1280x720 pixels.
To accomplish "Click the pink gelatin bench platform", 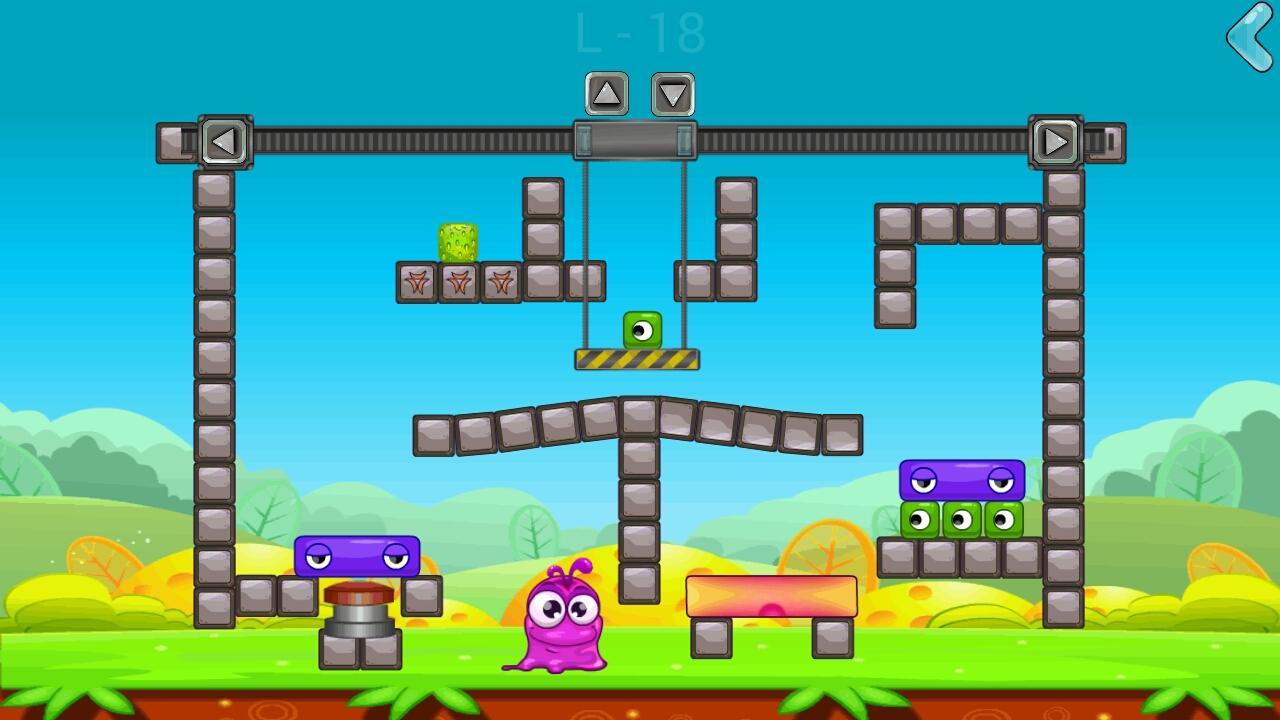I will point(770,595).
